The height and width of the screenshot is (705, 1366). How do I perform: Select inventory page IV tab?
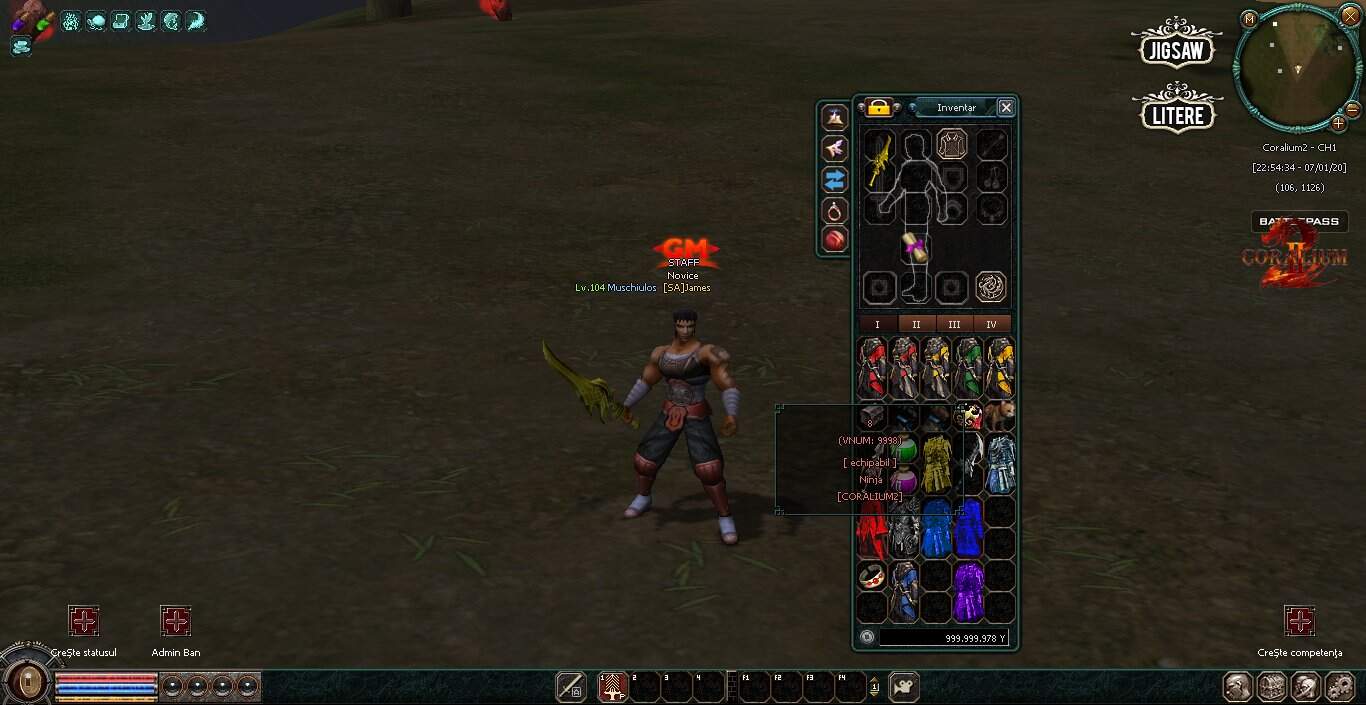[992, 324]
